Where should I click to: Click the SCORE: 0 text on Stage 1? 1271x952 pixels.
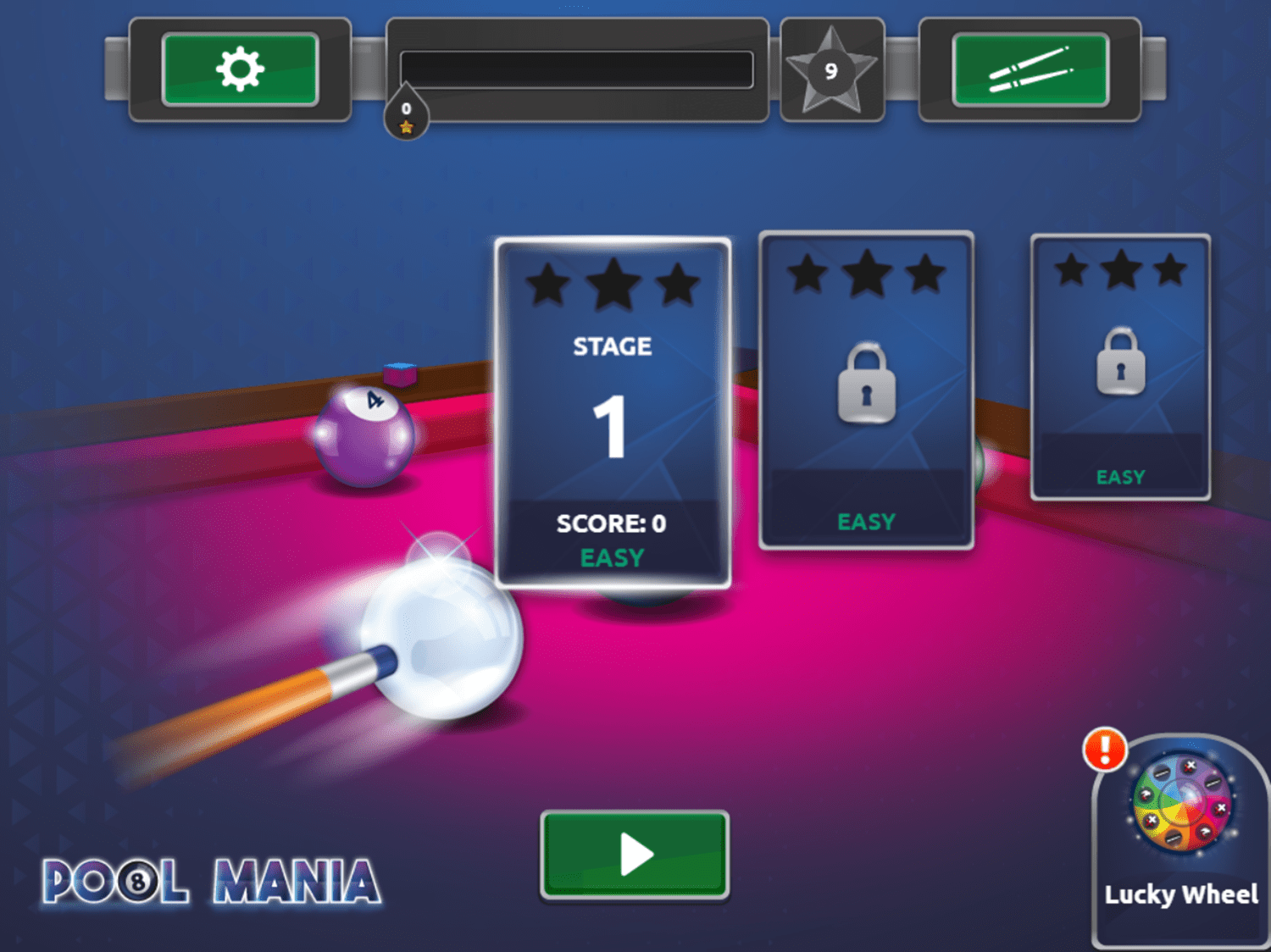coord(612,523)
